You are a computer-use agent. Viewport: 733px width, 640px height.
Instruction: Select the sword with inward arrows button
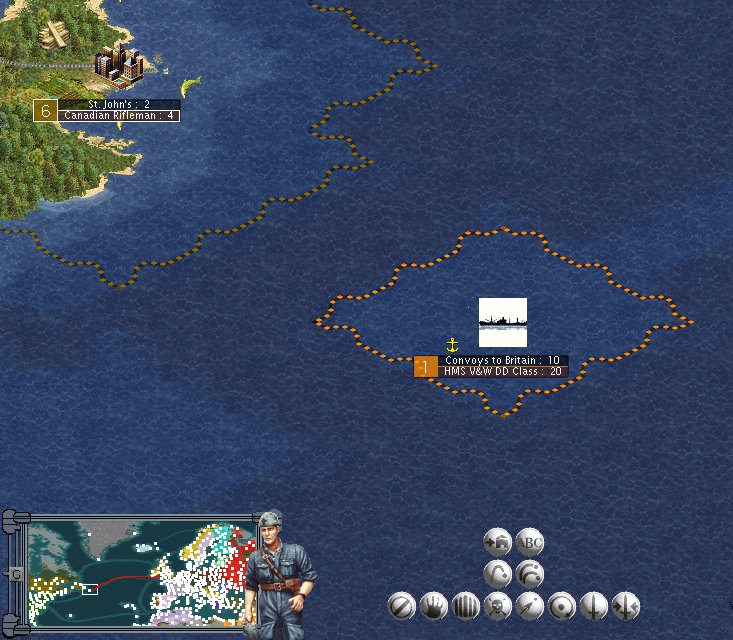625,605
